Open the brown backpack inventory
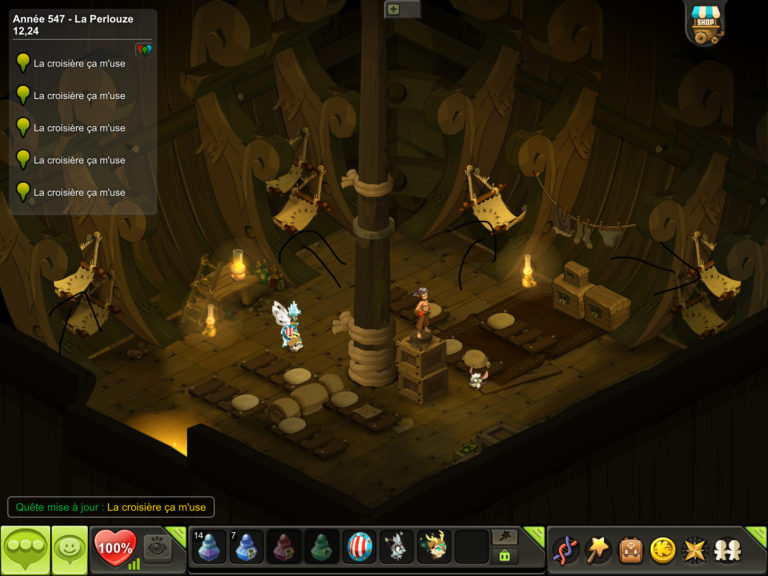This screenshot has height=576, width=768. click(630, 549)
